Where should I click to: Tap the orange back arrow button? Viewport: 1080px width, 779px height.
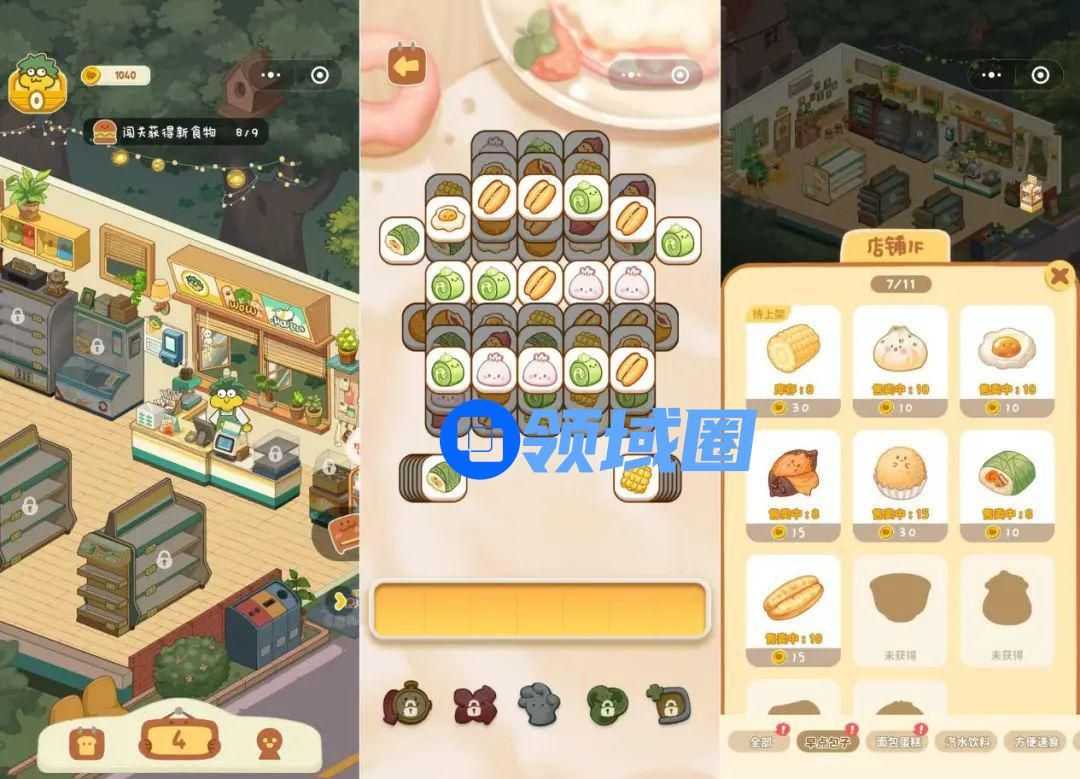click(x=406, y=66)
